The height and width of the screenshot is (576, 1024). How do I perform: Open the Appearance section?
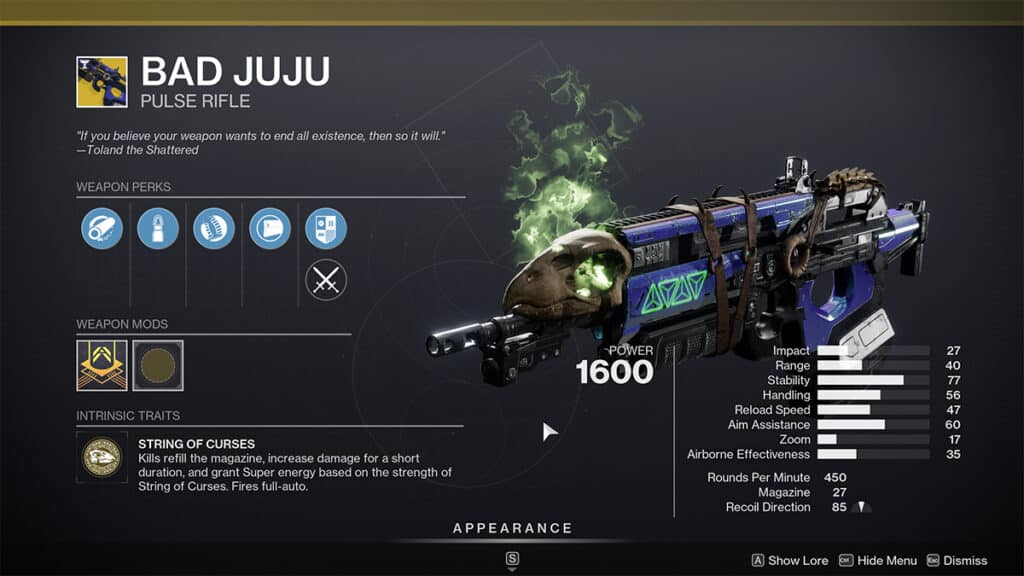tap(512, 529)
